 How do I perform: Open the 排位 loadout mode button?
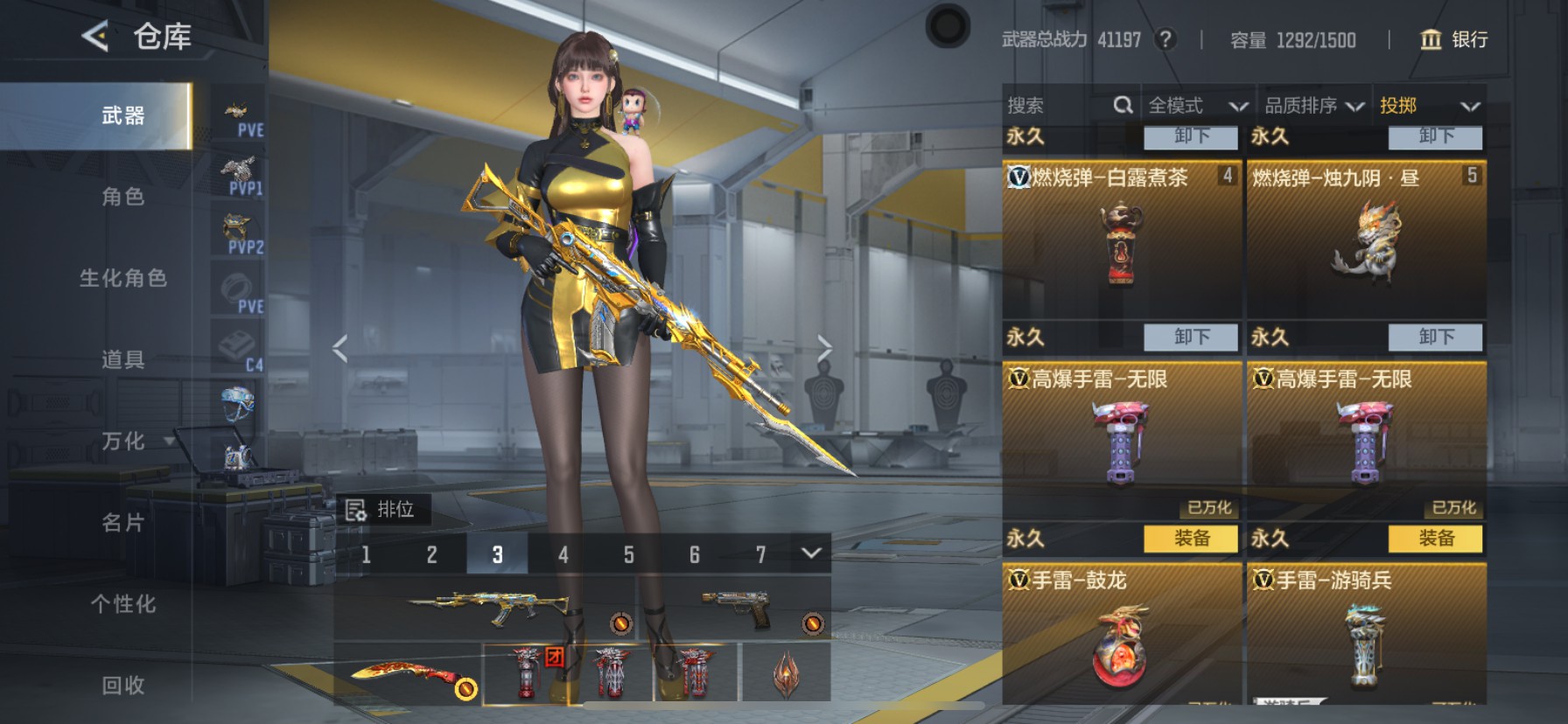coord(382,510)
